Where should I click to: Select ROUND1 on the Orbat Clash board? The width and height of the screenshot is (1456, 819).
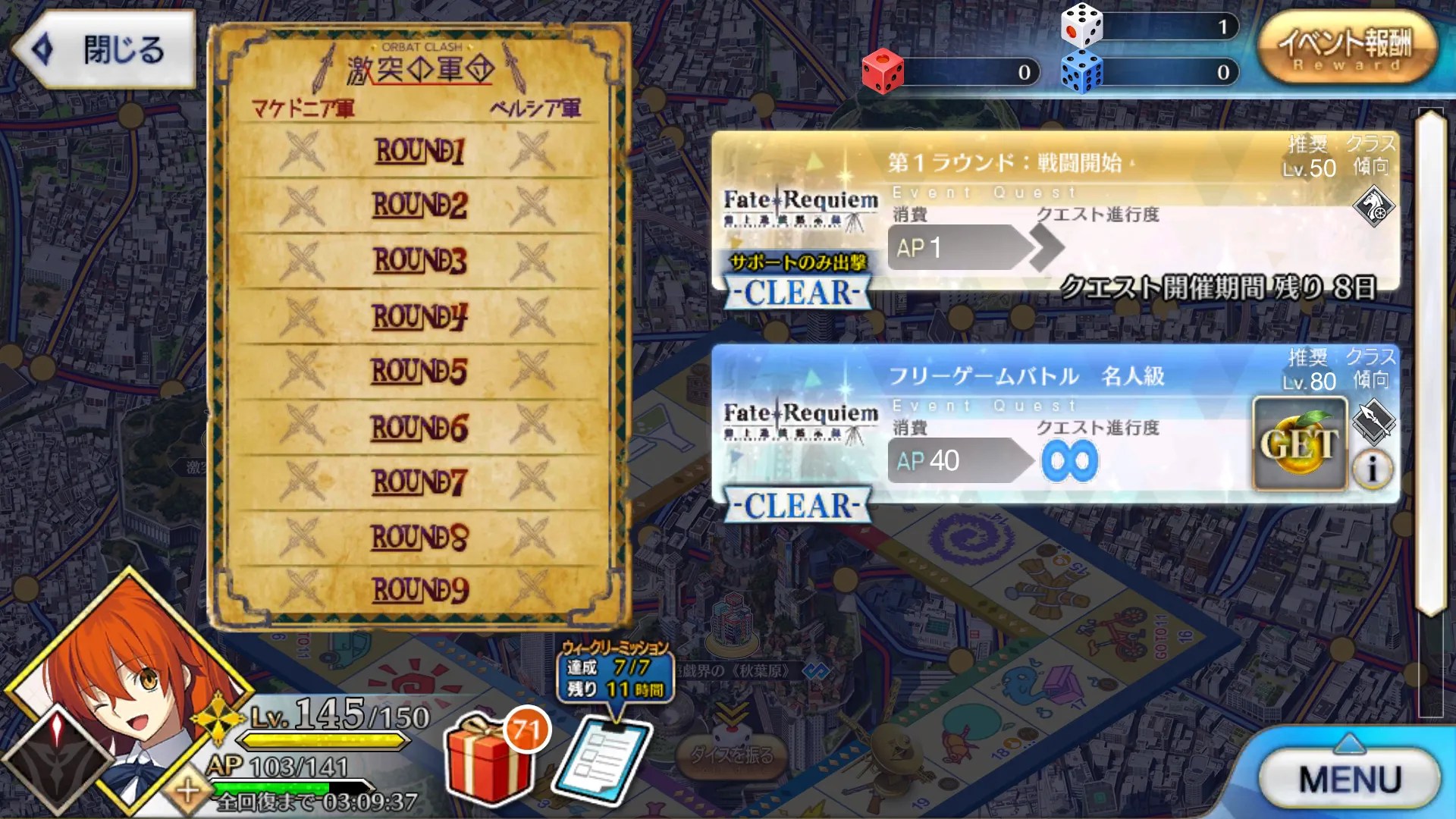tap(421, 152)
